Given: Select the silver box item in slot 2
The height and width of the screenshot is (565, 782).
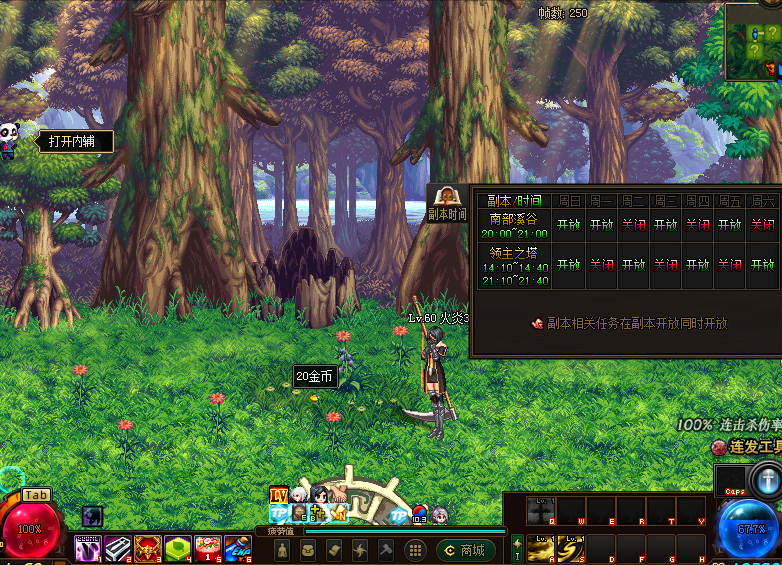Looking at the screenshot, I should (118, 548).
